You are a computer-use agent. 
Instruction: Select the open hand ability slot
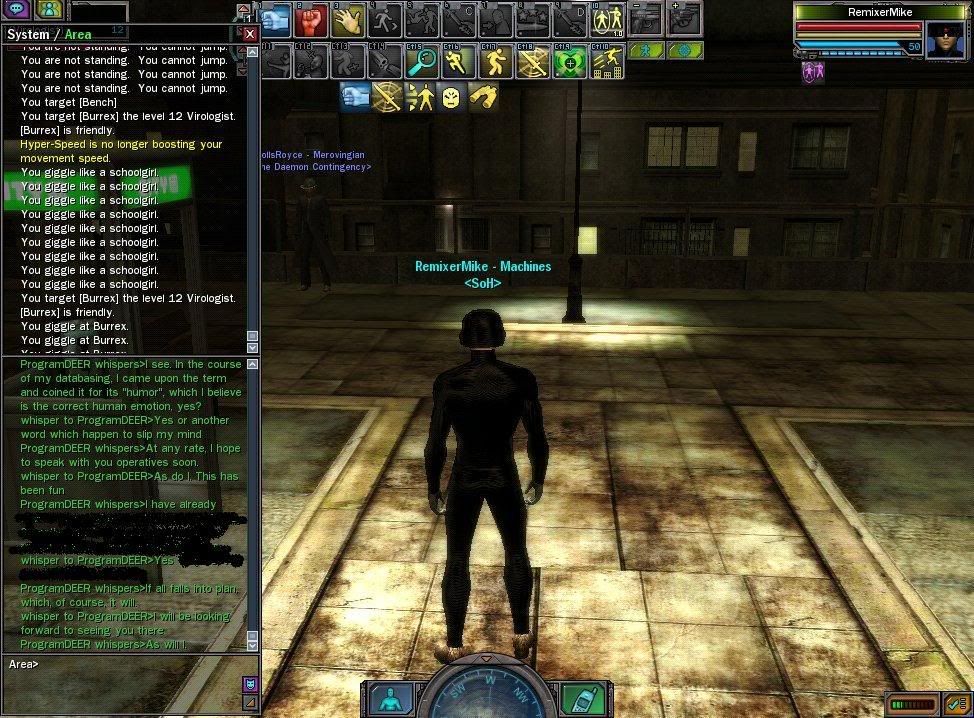[x=349, y=20]
